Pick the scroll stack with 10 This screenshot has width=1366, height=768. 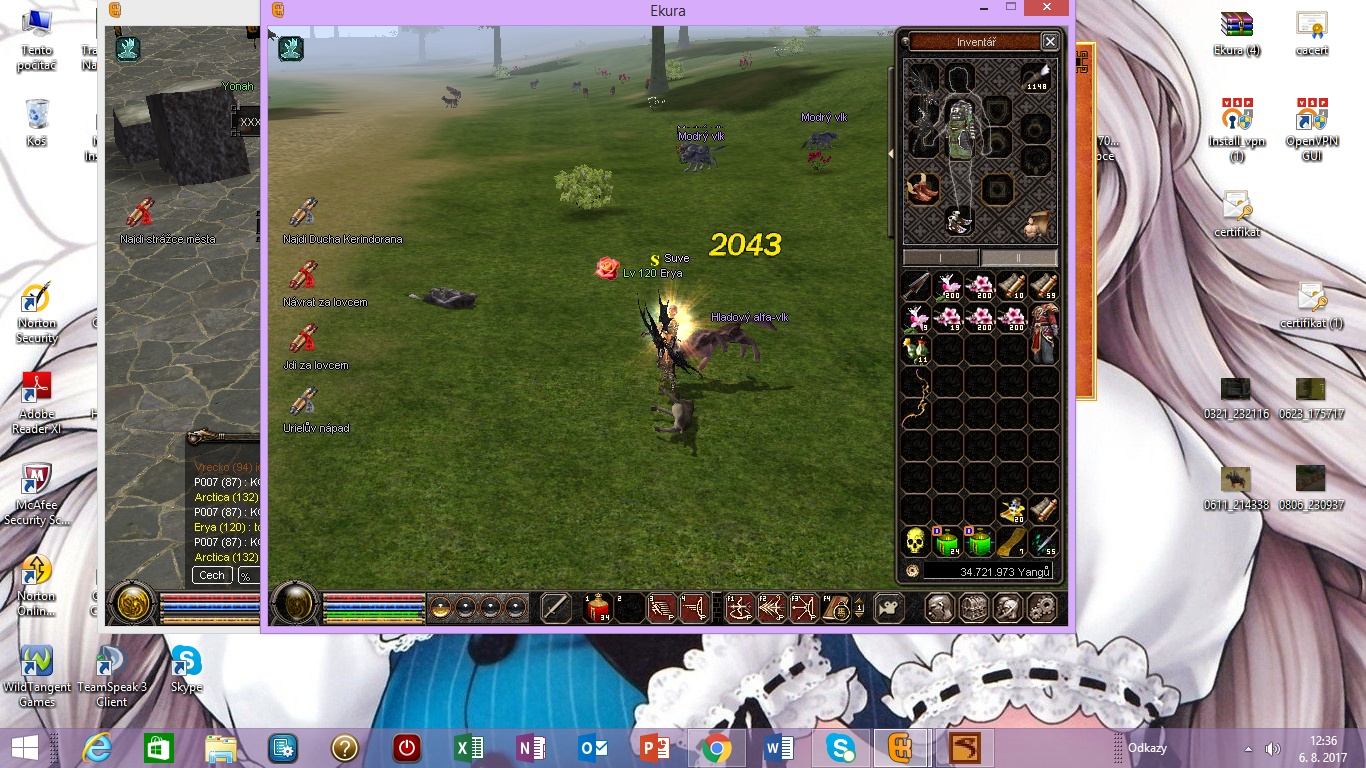point(1012,287)
